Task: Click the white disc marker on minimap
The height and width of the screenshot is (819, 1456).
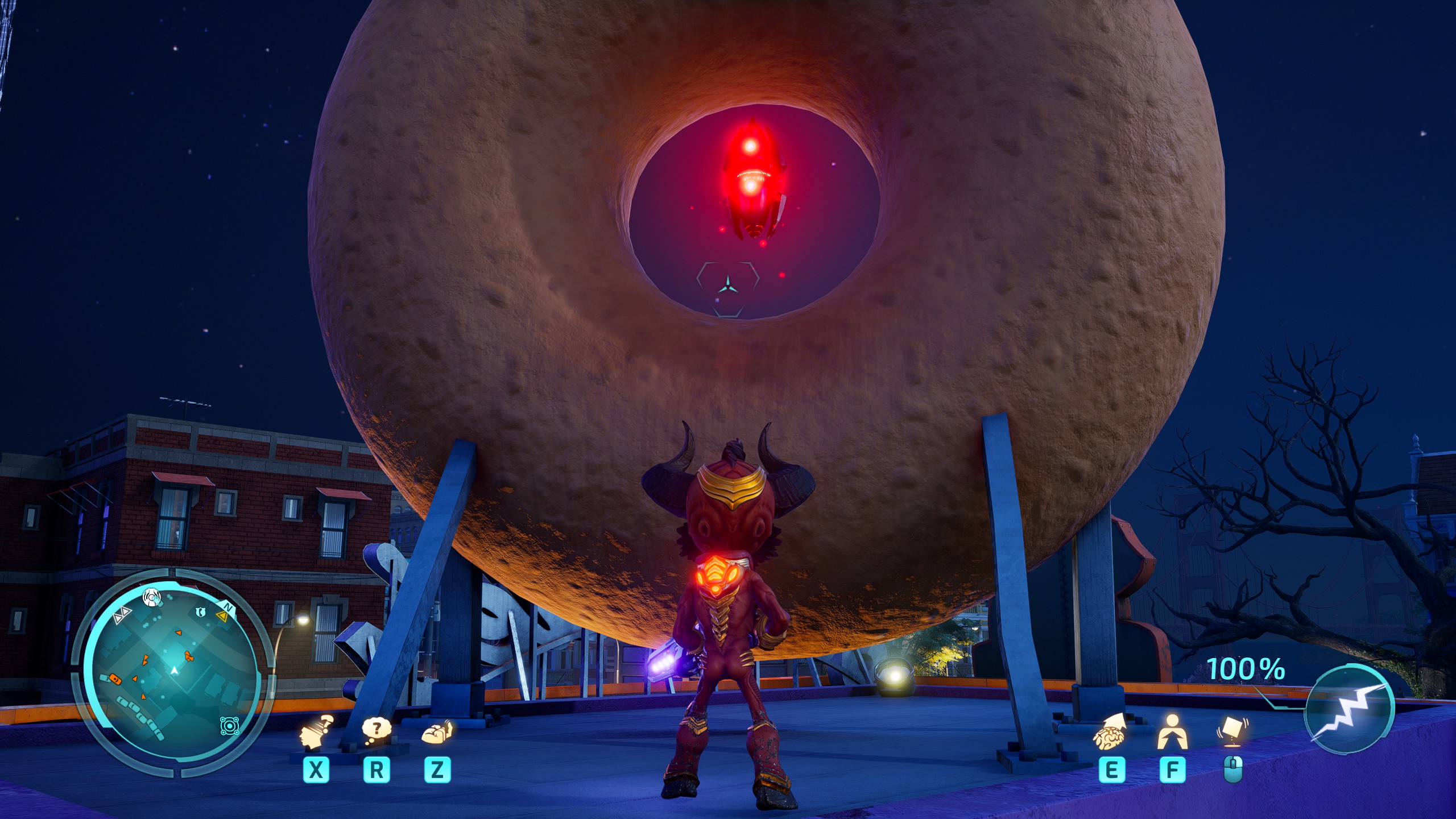Action: 152,598
